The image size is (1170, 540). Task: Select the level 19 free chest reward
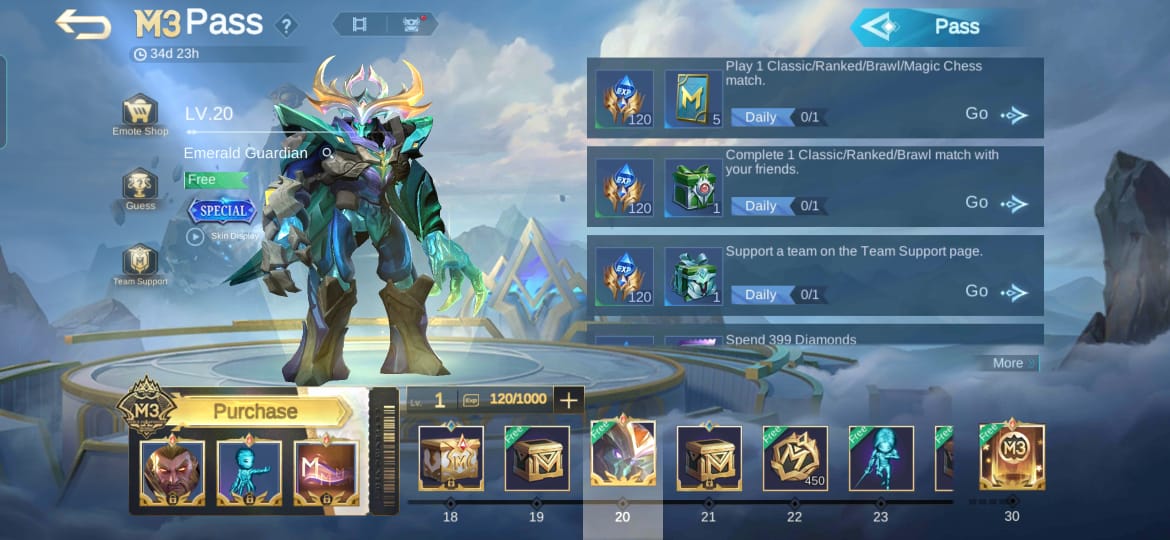(x=537, y=458)
